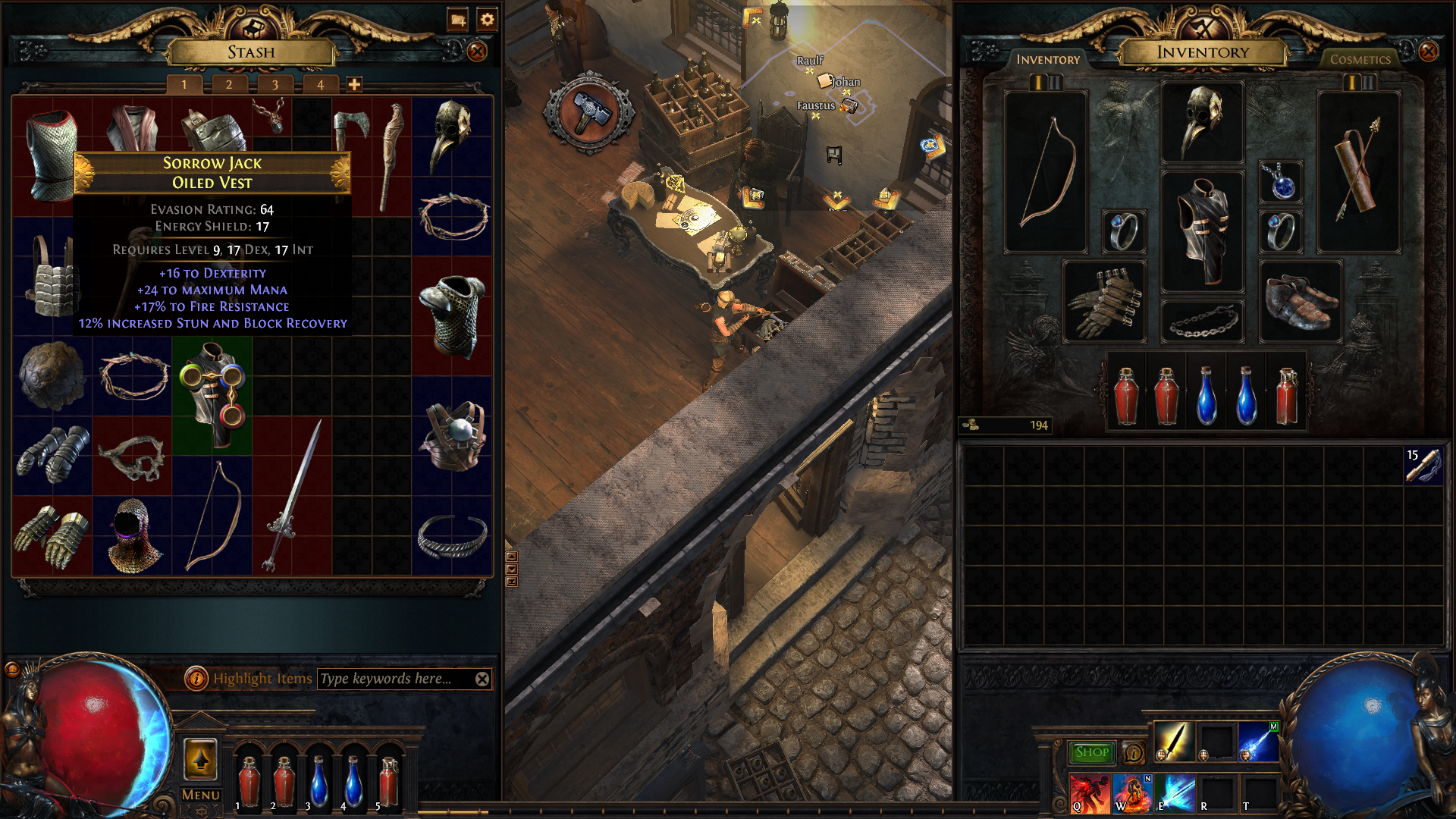Click the level-up arrow button
Viewport: 1456px width, 819px height.
(x=200, y=759)
